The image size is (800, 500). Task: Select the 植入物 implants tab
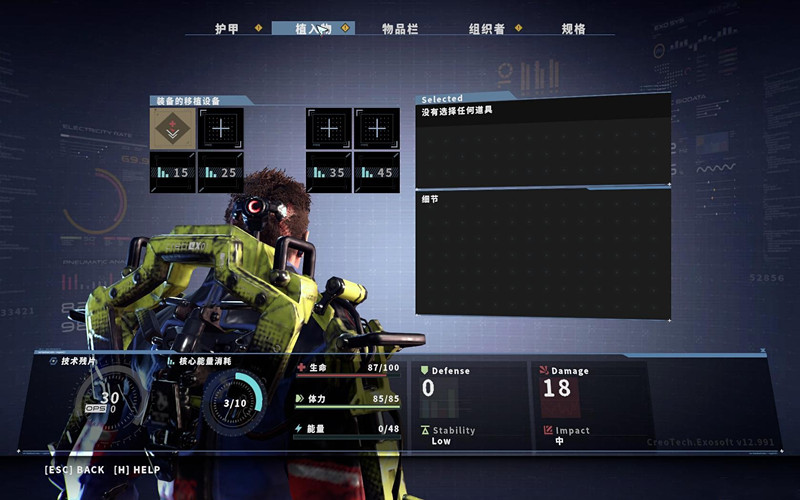(313, 29)
